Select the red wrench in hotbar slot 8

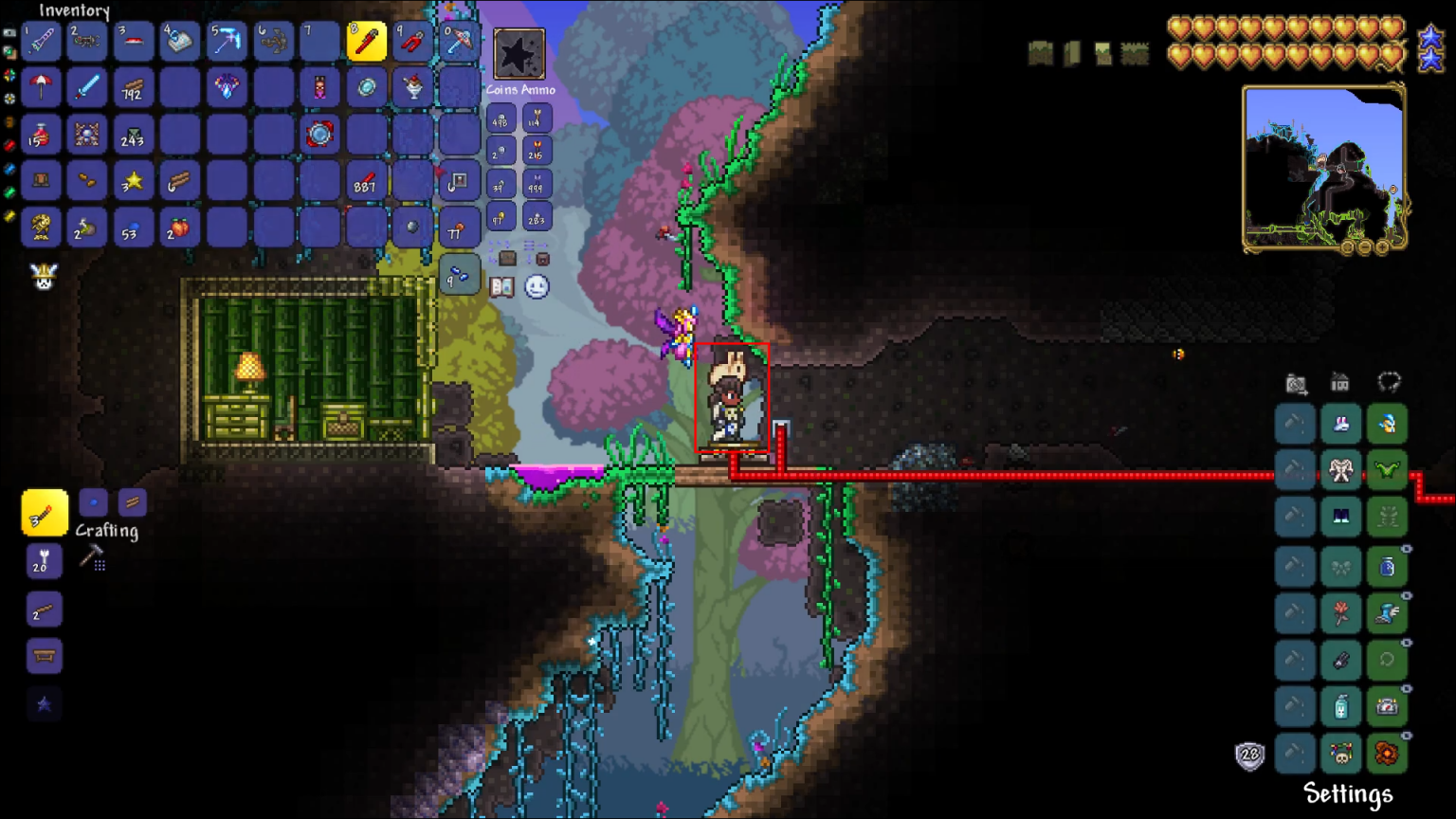367,42
